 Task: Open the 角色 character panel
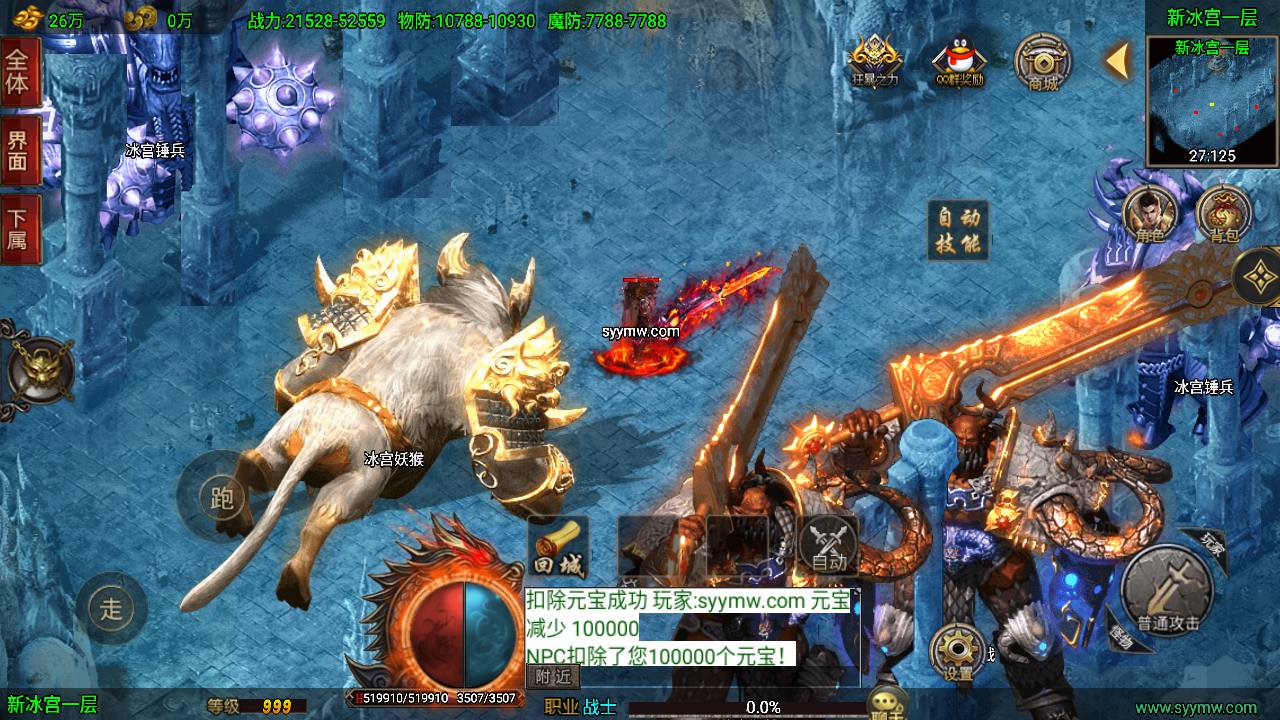1147,214
